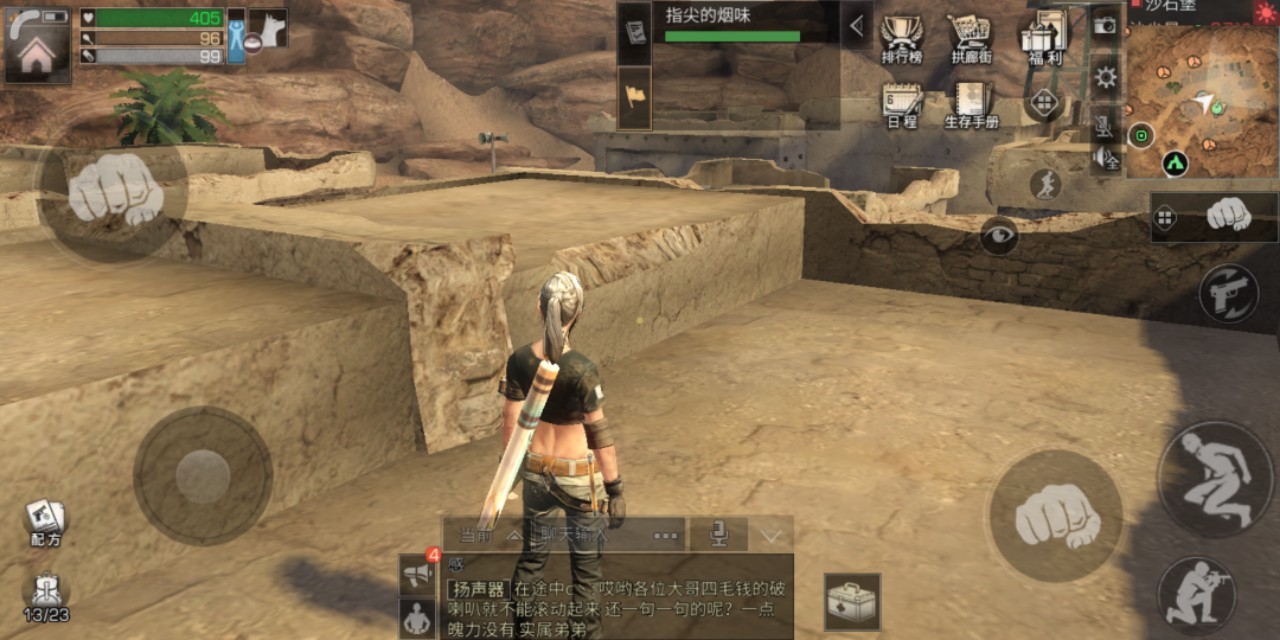
Task: Open the 排行榜 leaderboard
Action: [901, 38]
